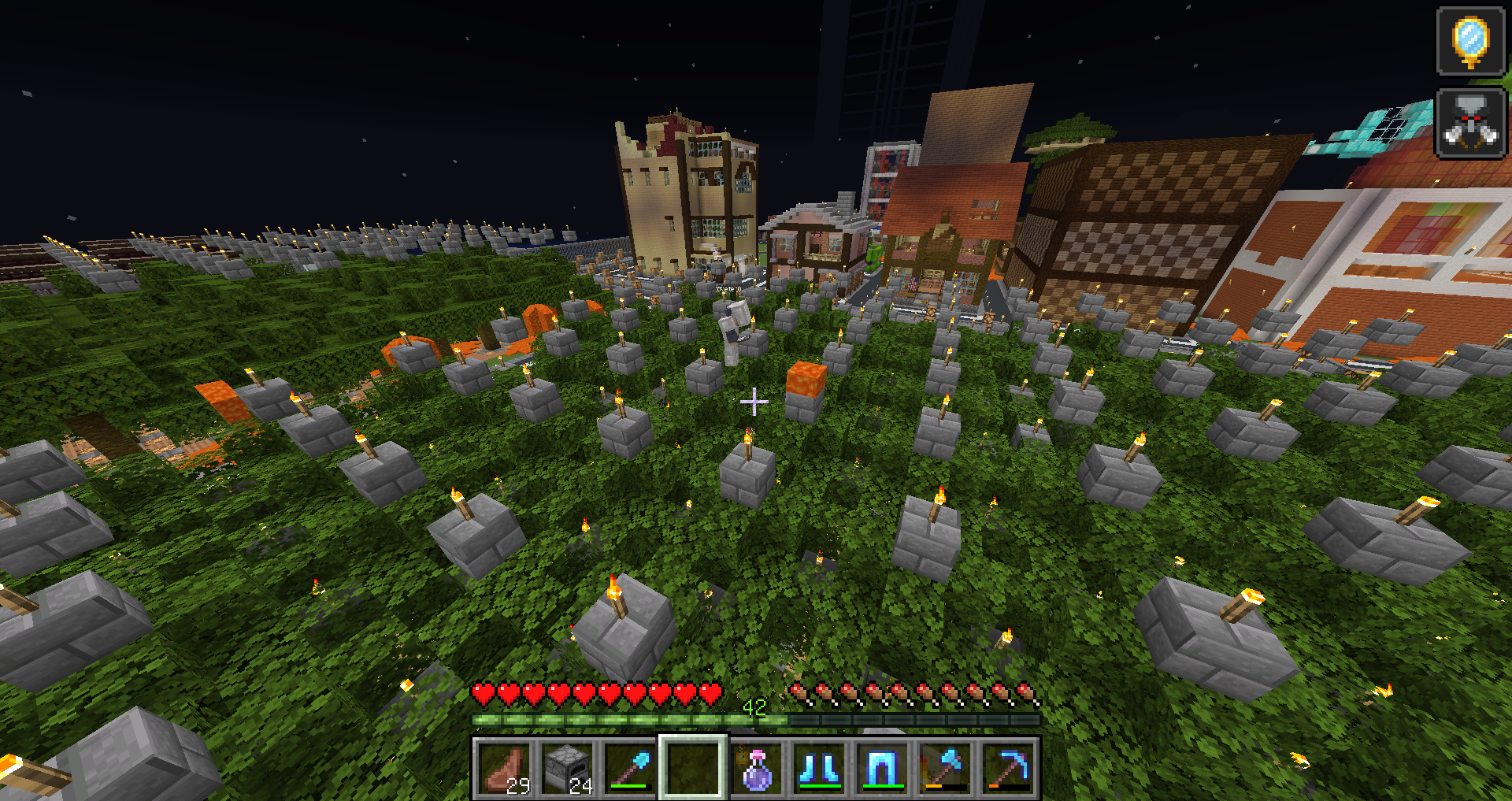1512x801 pixels.
Task: Click the golden mirror effect icon
Action: (x=1470, y=41)
